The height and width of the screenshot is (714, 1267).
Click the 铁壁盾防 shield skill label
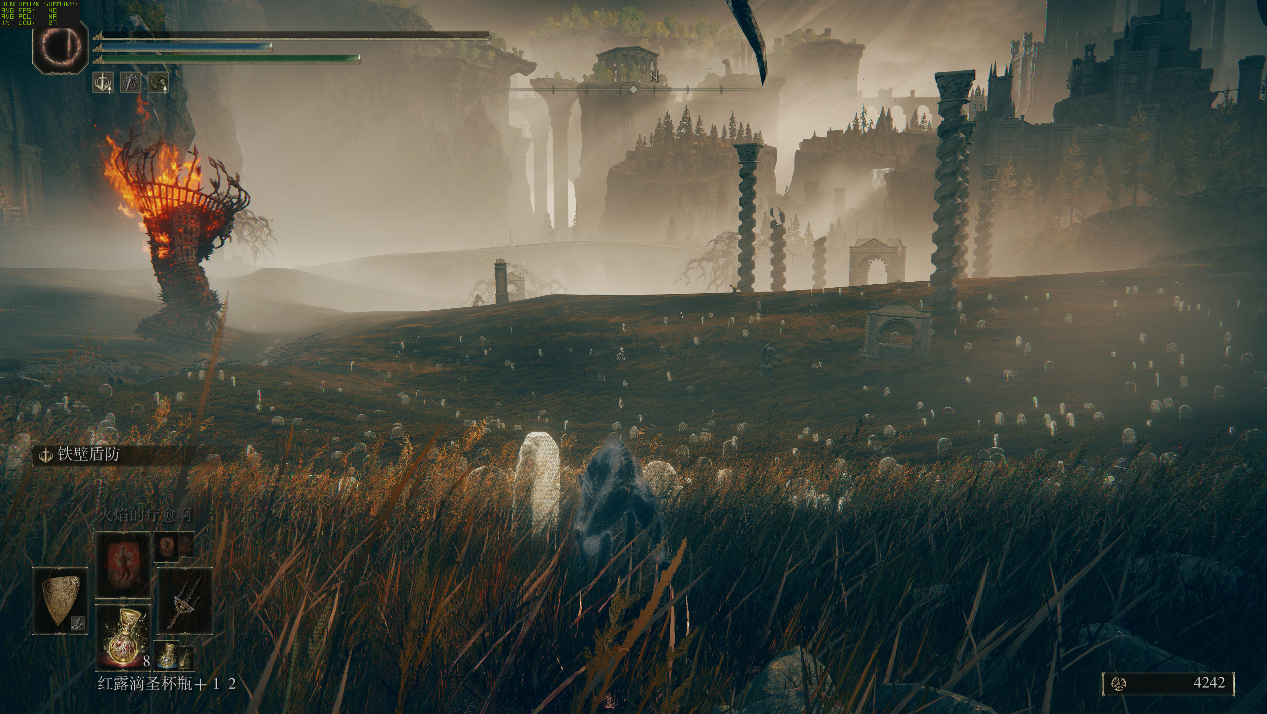click(80, 455)
